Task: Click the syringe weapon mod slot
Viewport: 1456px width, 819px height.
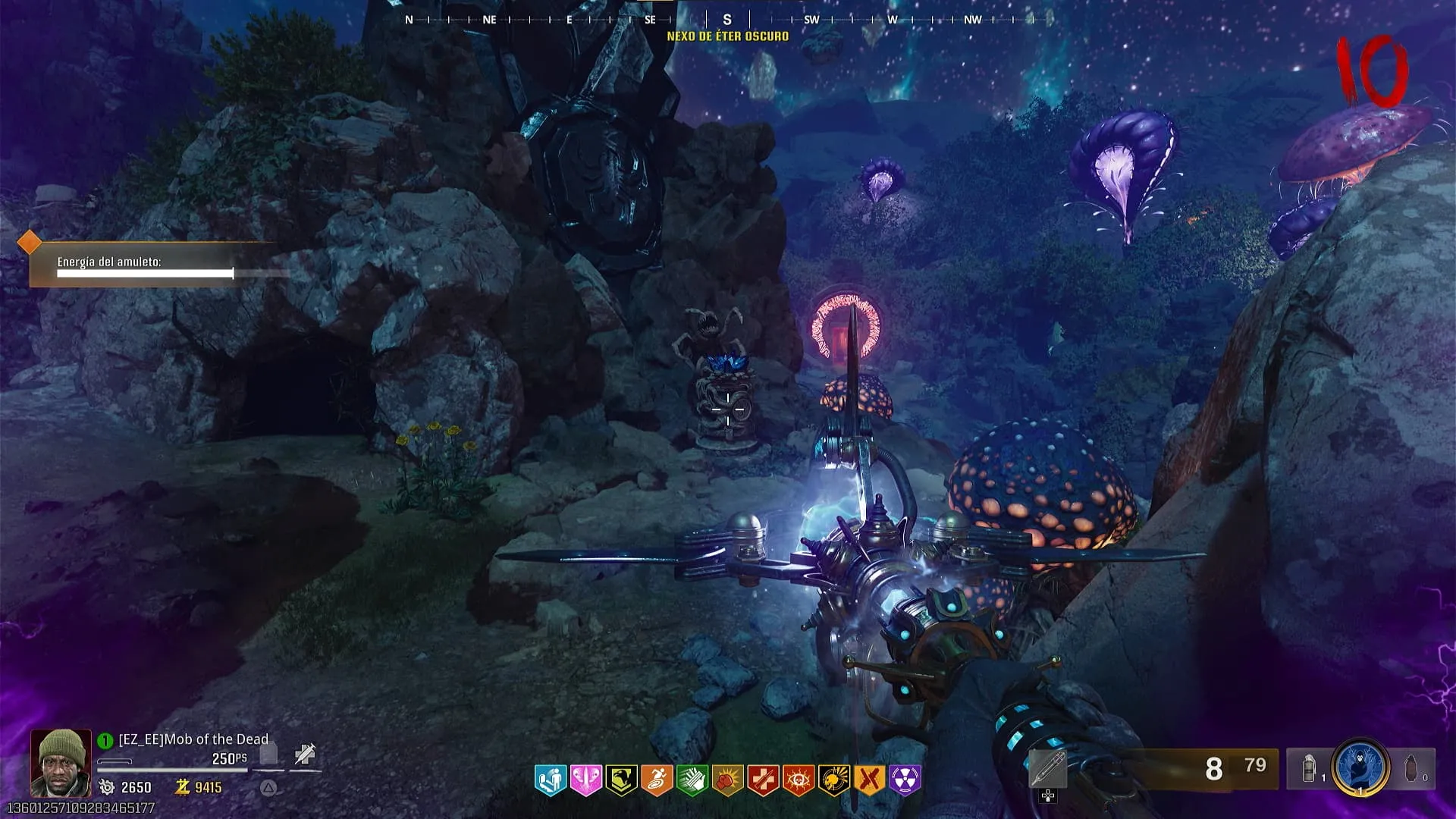Action: pos(1047,769)
